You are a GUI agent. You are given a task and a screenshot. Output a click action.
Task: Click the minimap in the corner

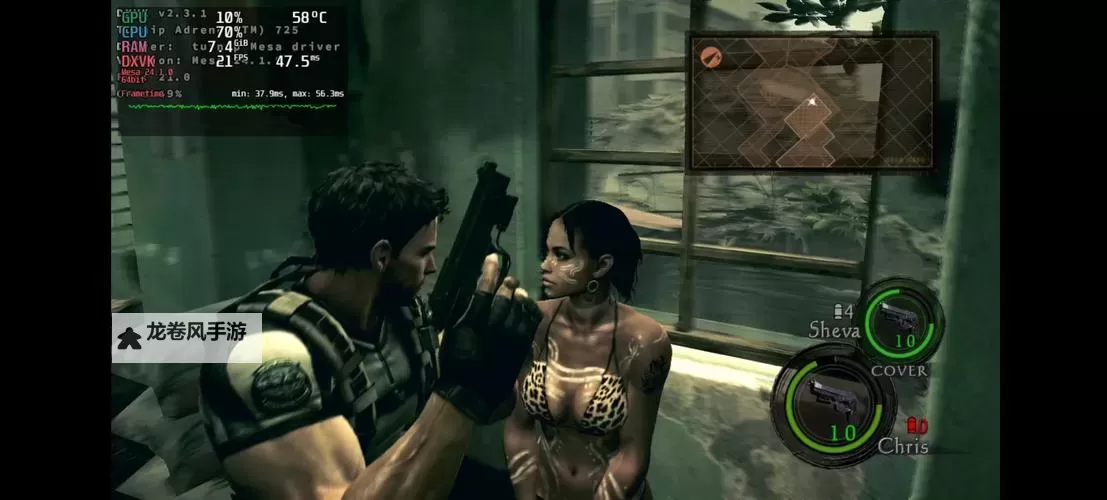coord(810,101)
